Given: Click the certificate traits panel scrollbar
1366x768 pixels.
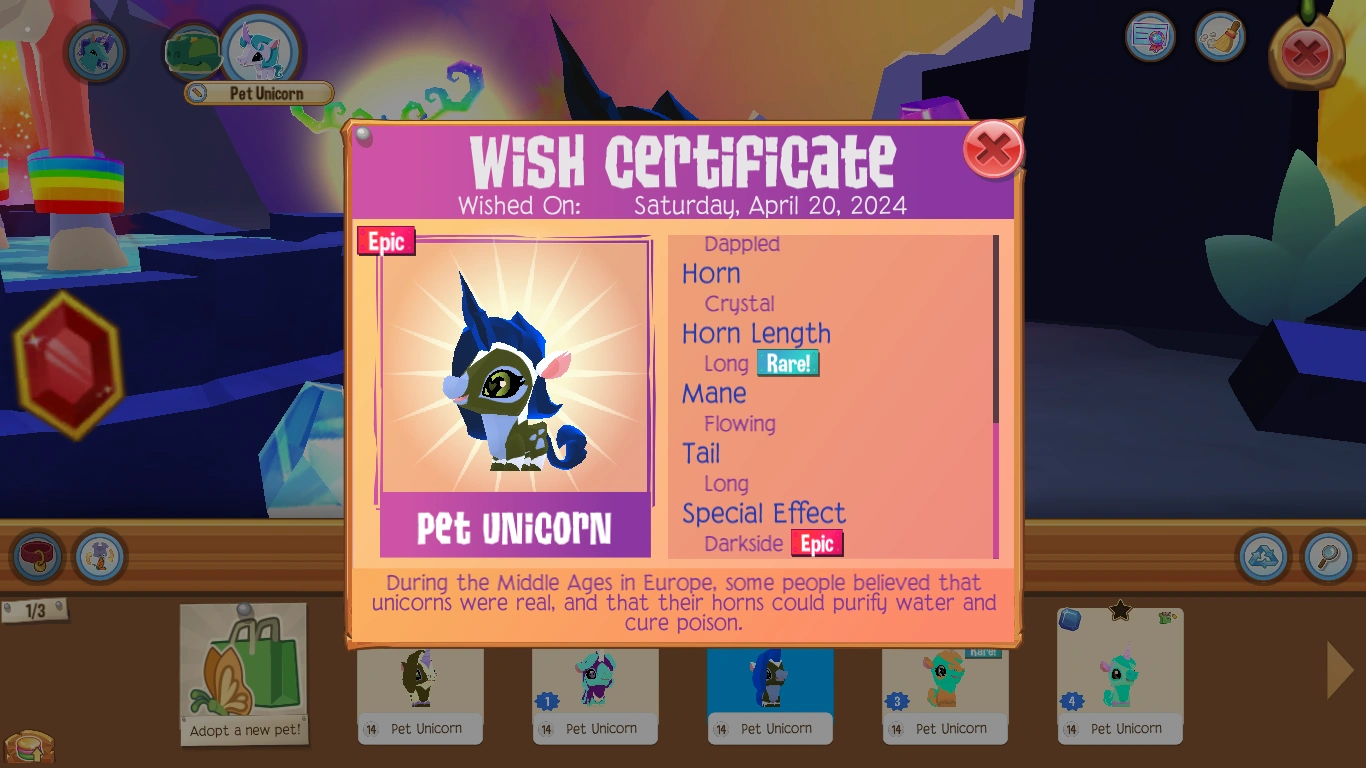Looking at the screenshot, I should tap(993, 390).
